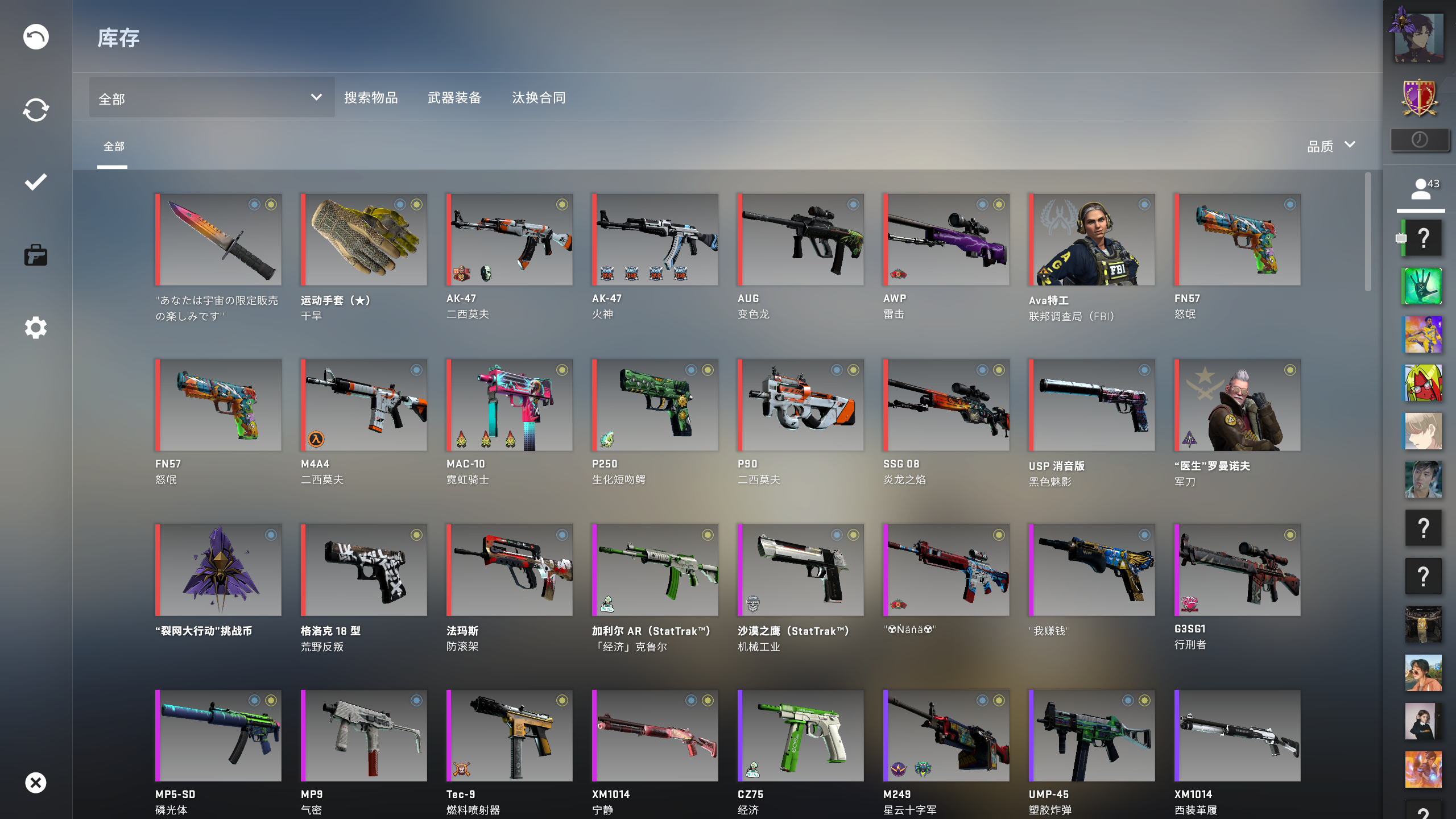Open the 汰换合同 menu item
Viewport: 1456px width, 819px height.
click(x=539, y=97)
